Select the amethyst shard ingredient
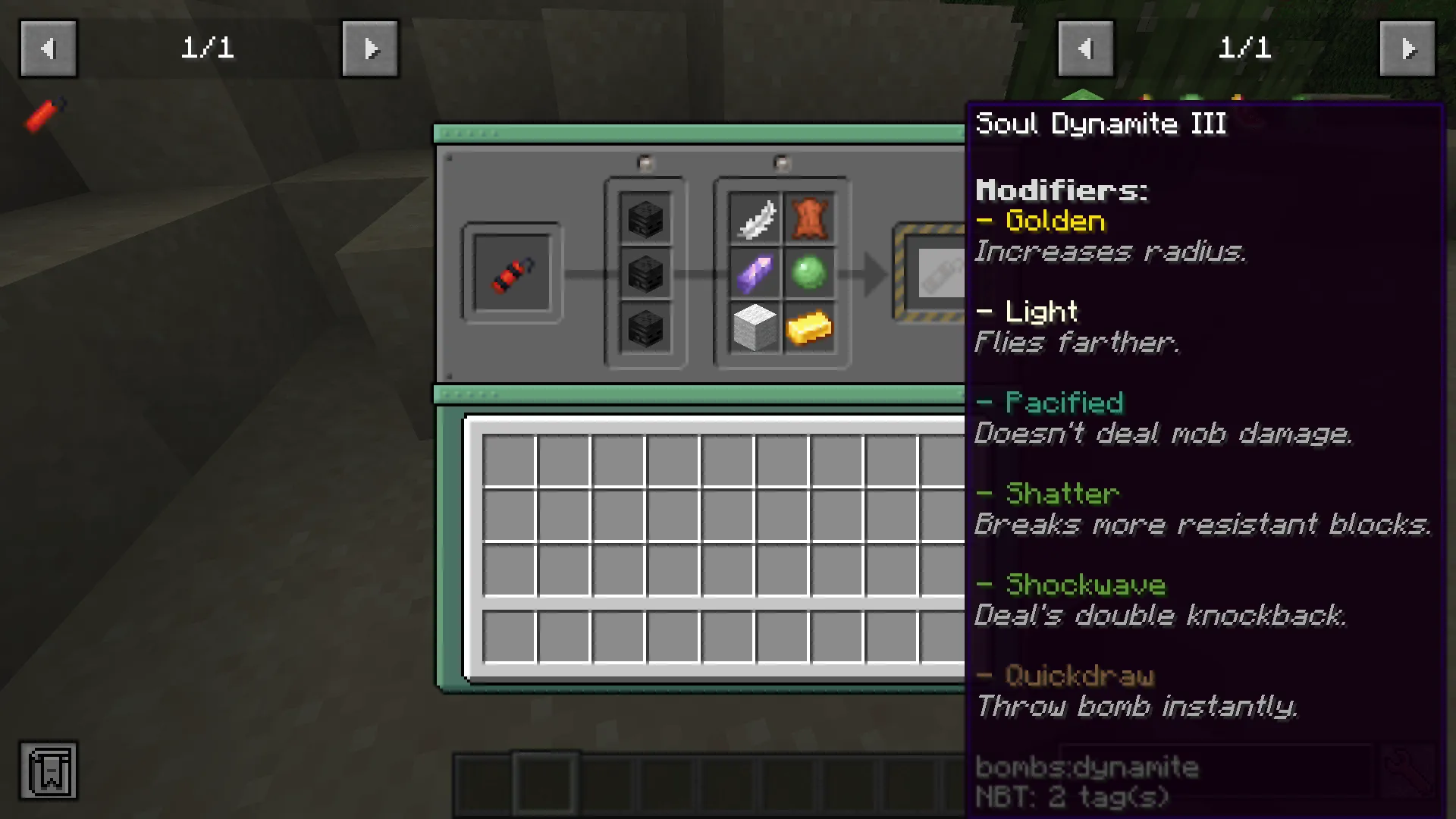 click(x=755, y=273)
